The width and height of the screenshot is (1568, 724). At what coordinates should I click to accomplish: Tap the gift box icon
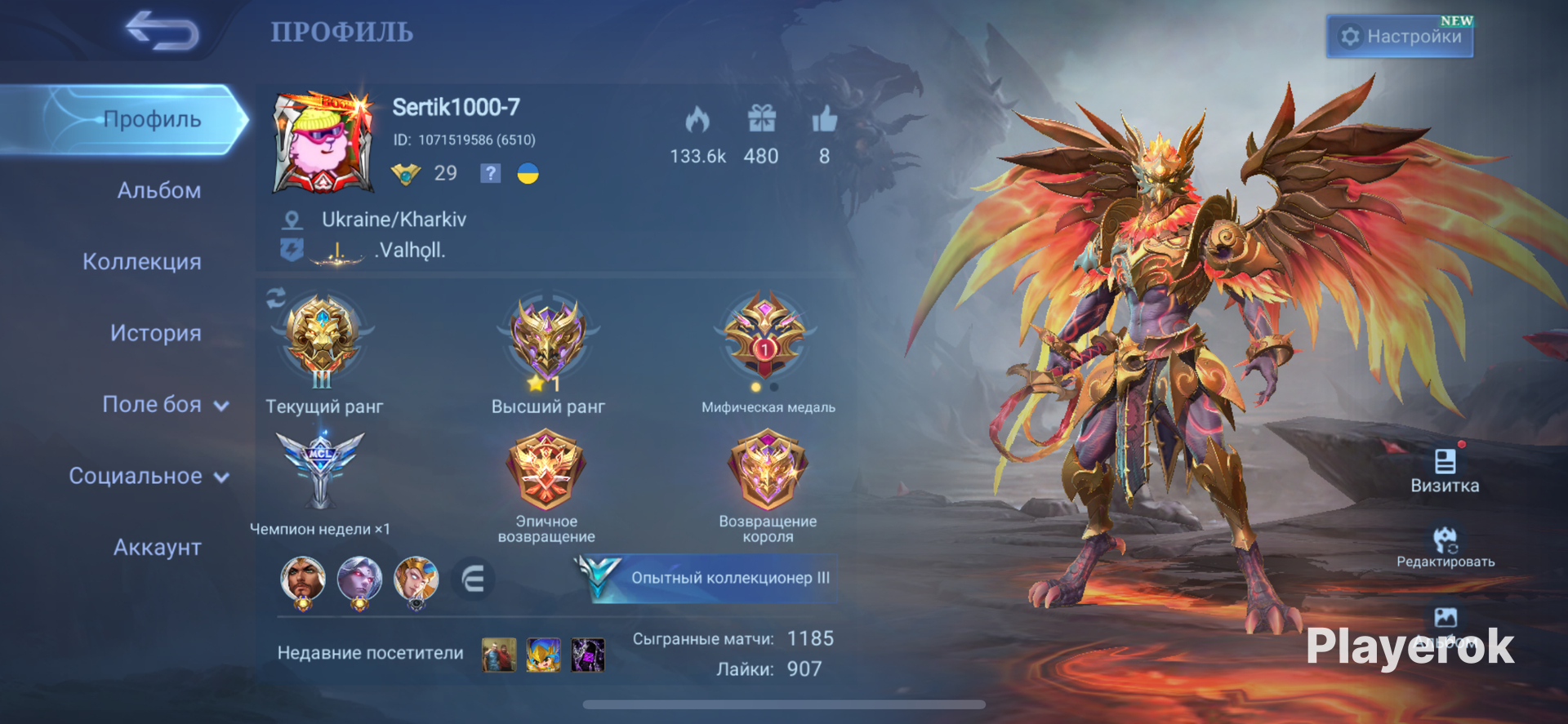pos(761,119)
